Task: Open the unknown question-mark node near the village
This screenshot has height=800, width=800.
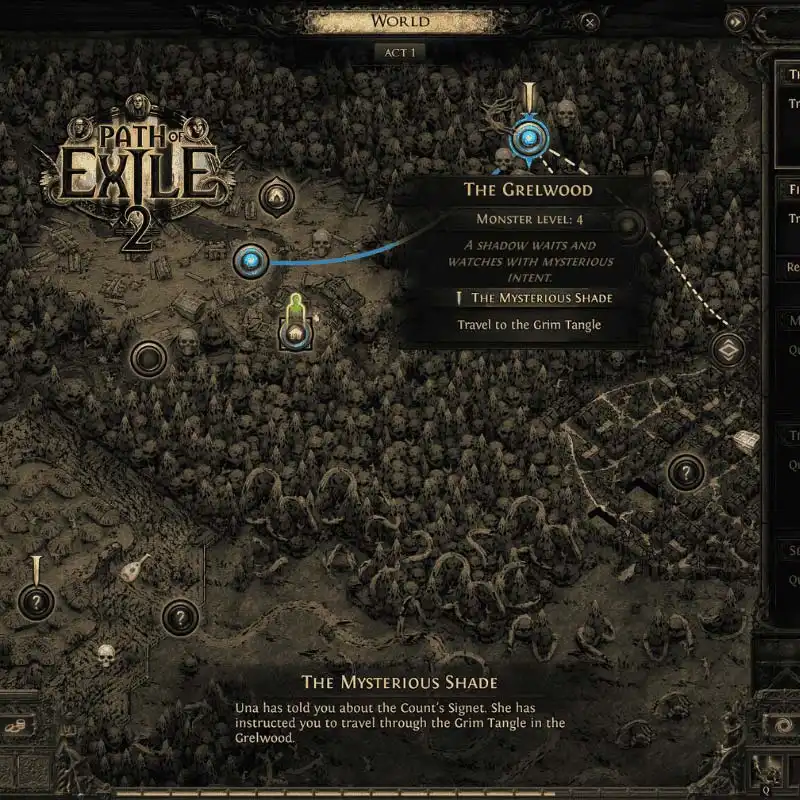Action: coord(686,471)
